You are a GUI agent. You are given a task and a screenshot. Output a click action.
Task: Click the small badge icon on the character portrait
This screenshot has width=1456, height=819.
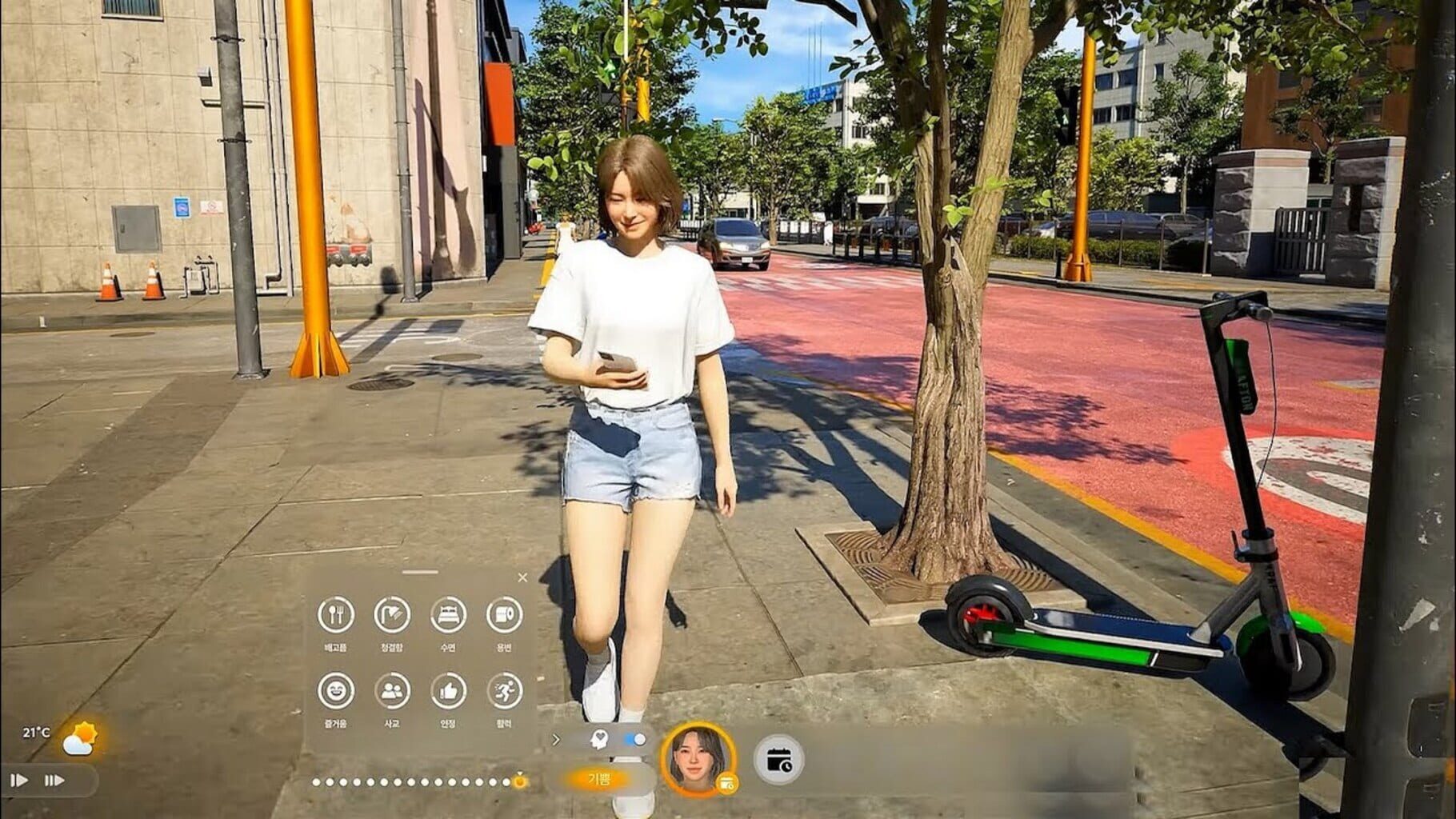click(x=727, y=783)
